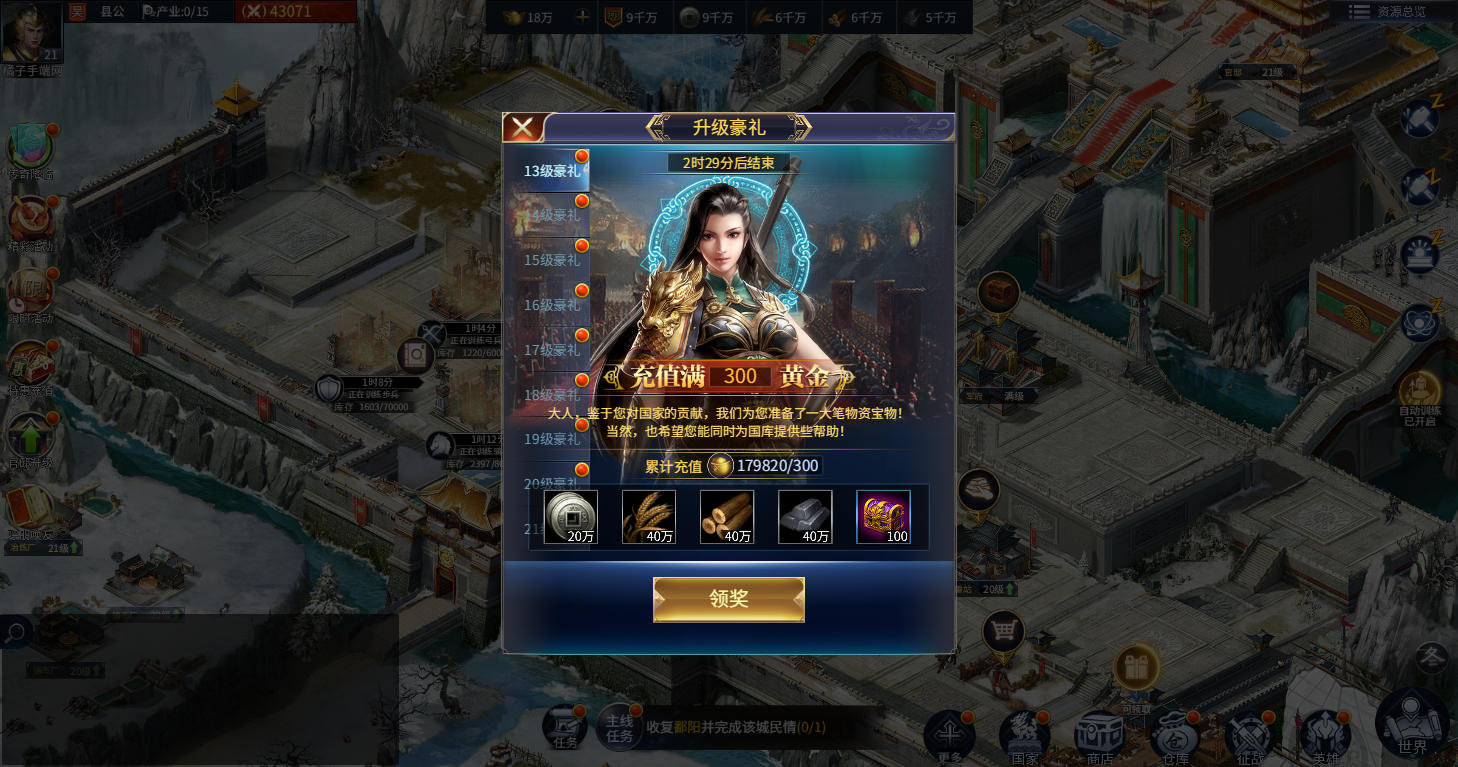The image size is (1458, 767).
Task: View the iron ingot reward icon
Action: point(805,516)
